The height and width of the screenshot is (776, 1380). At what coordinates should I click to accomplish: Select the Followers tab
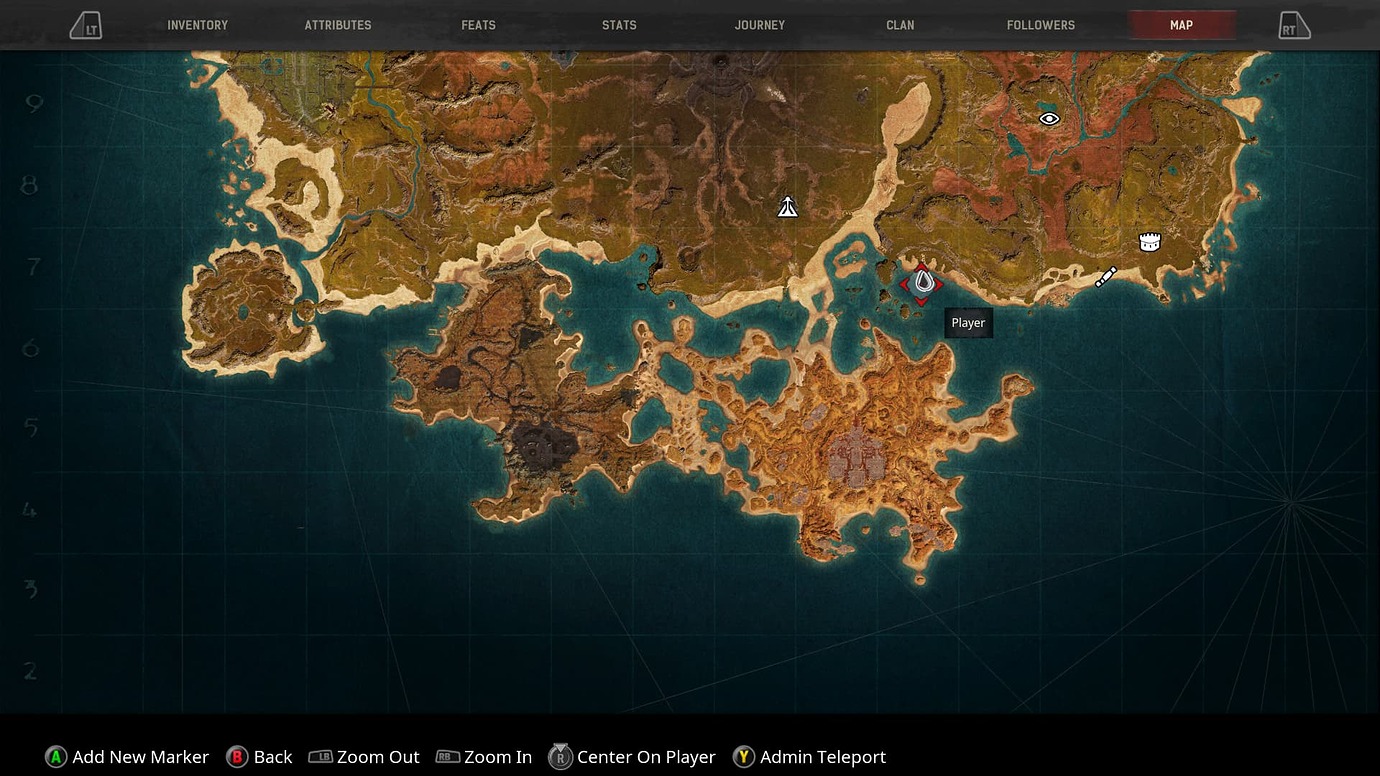coord(1041,25)
